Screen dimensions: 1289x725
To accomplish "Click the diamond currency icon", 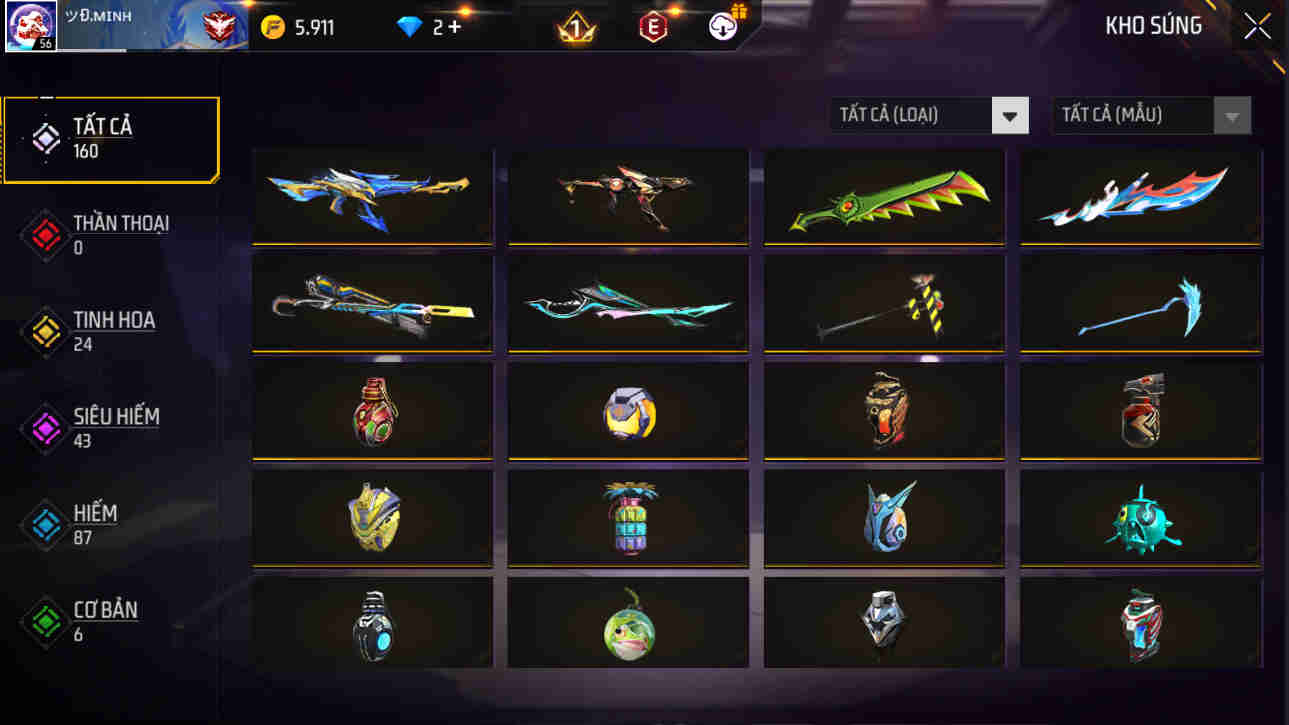I will point(407,25).
